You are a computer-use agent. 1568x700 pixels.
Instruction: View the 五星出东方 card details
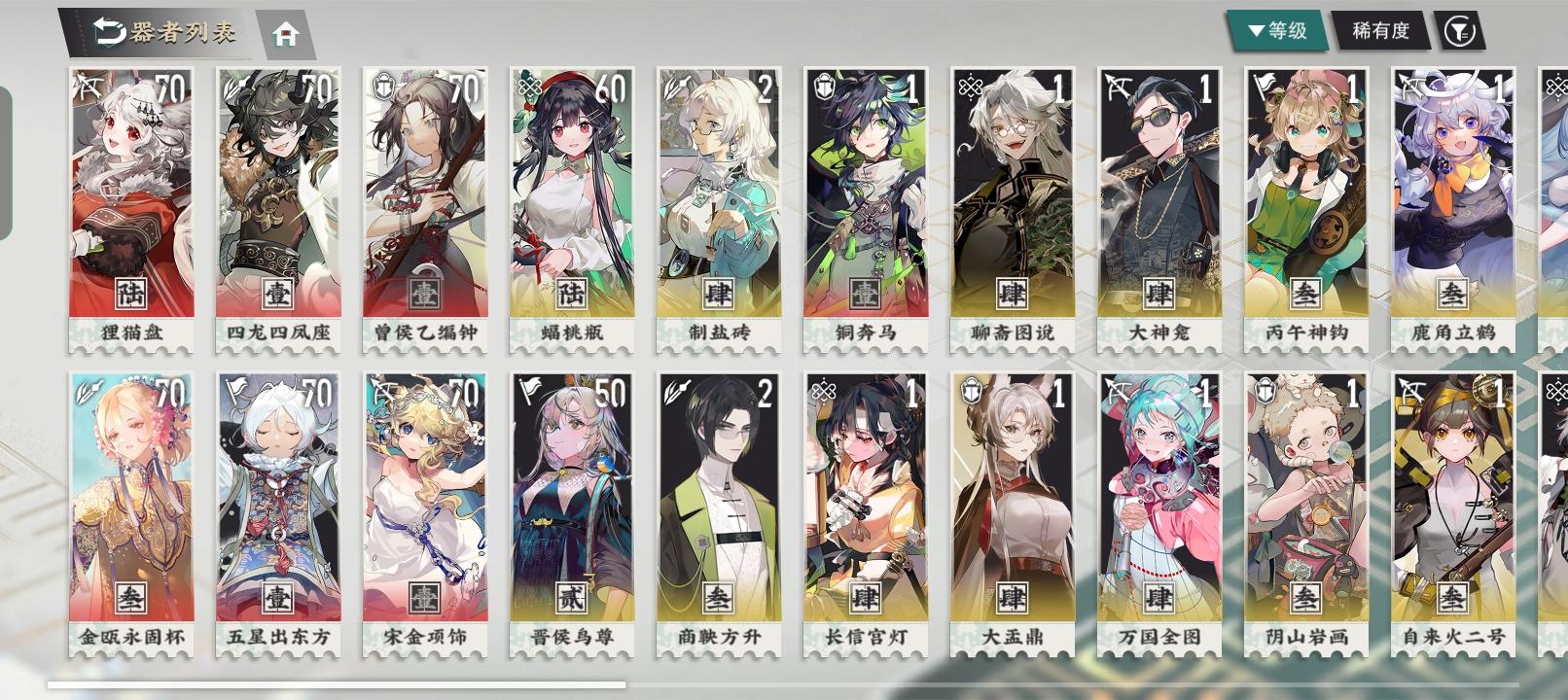point(277,506)
